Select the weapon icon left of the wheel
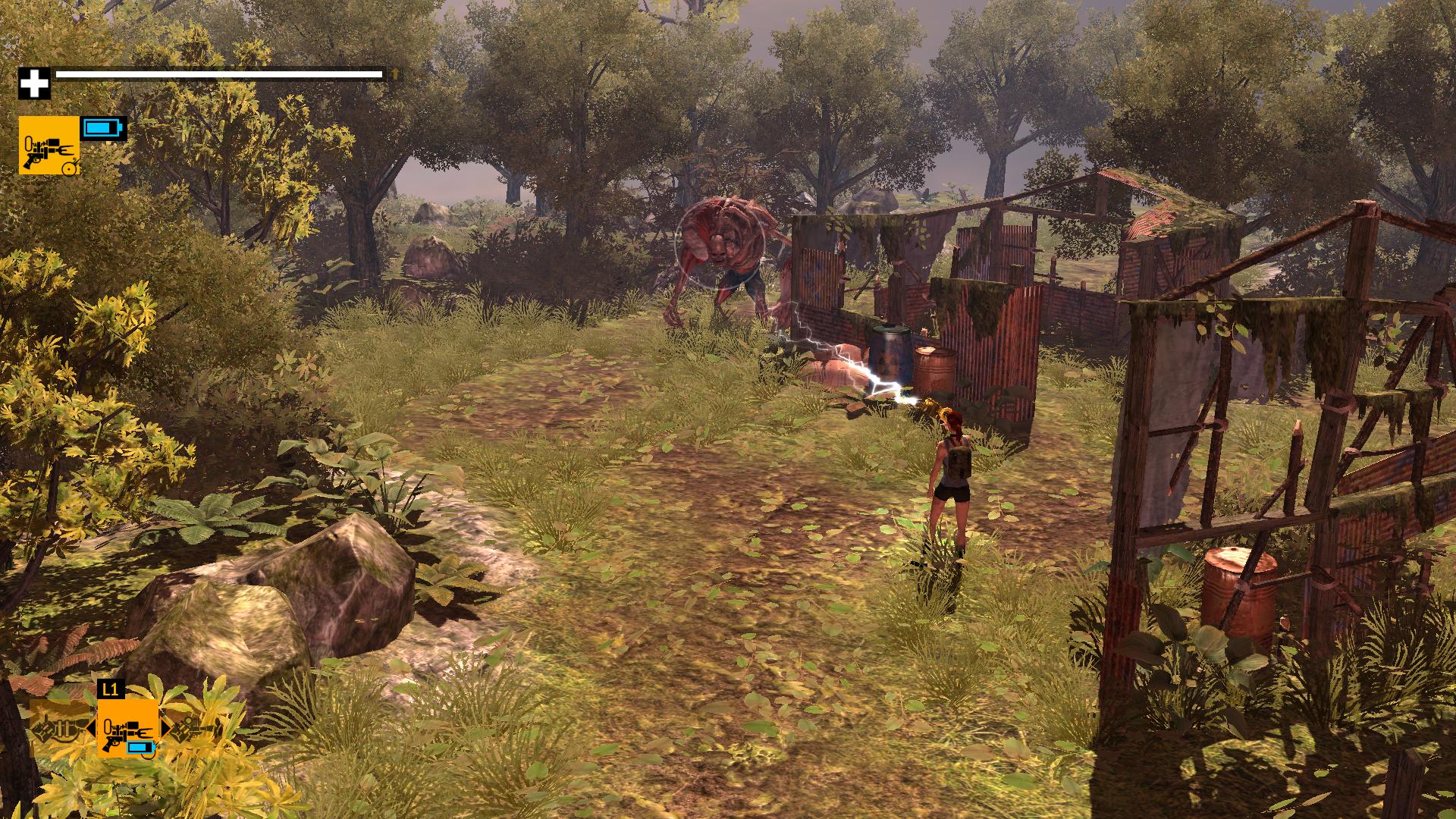 click(x=53, y=730)
